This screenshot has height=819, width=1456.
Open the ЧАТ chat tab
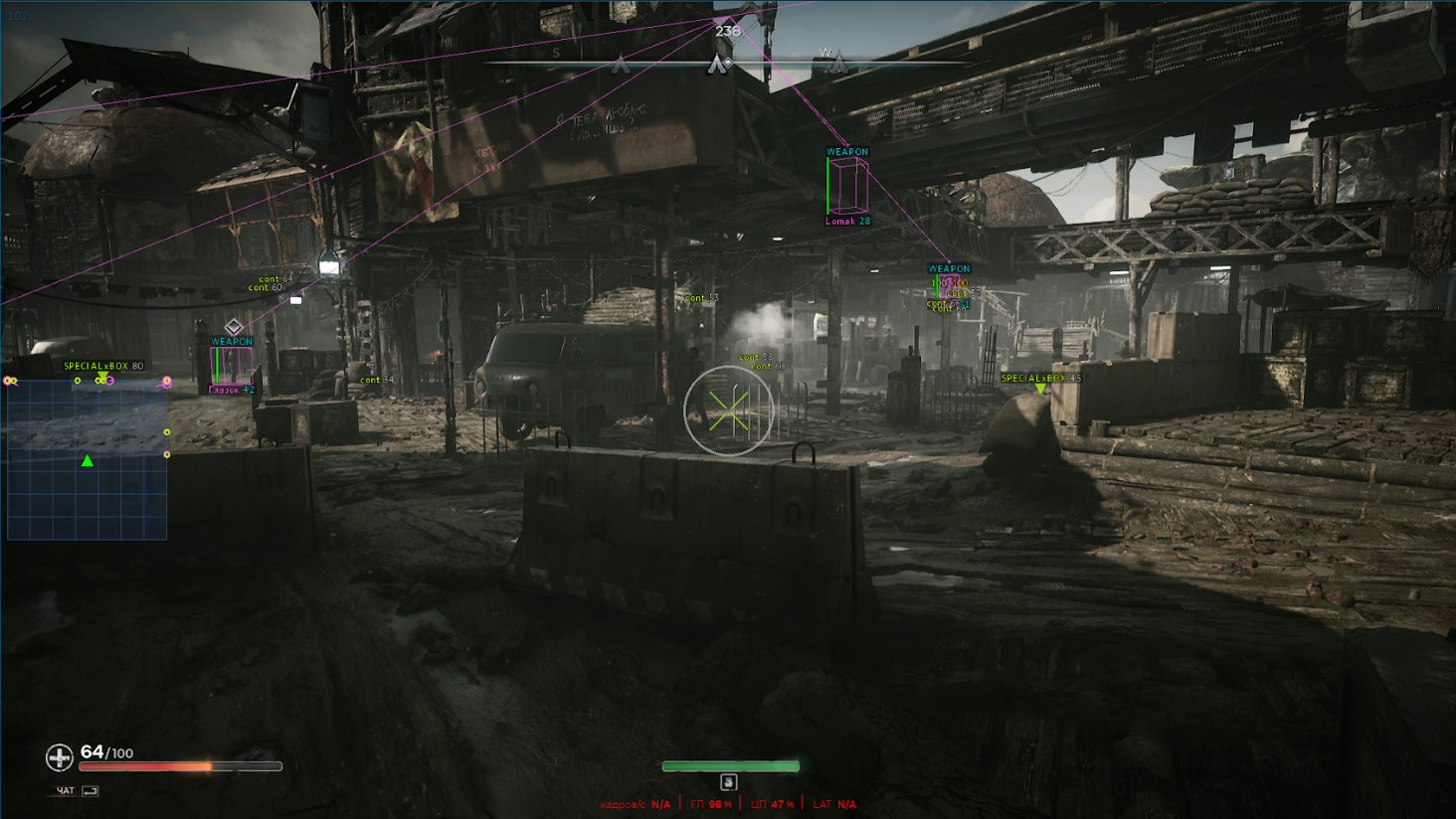(64, 791)
